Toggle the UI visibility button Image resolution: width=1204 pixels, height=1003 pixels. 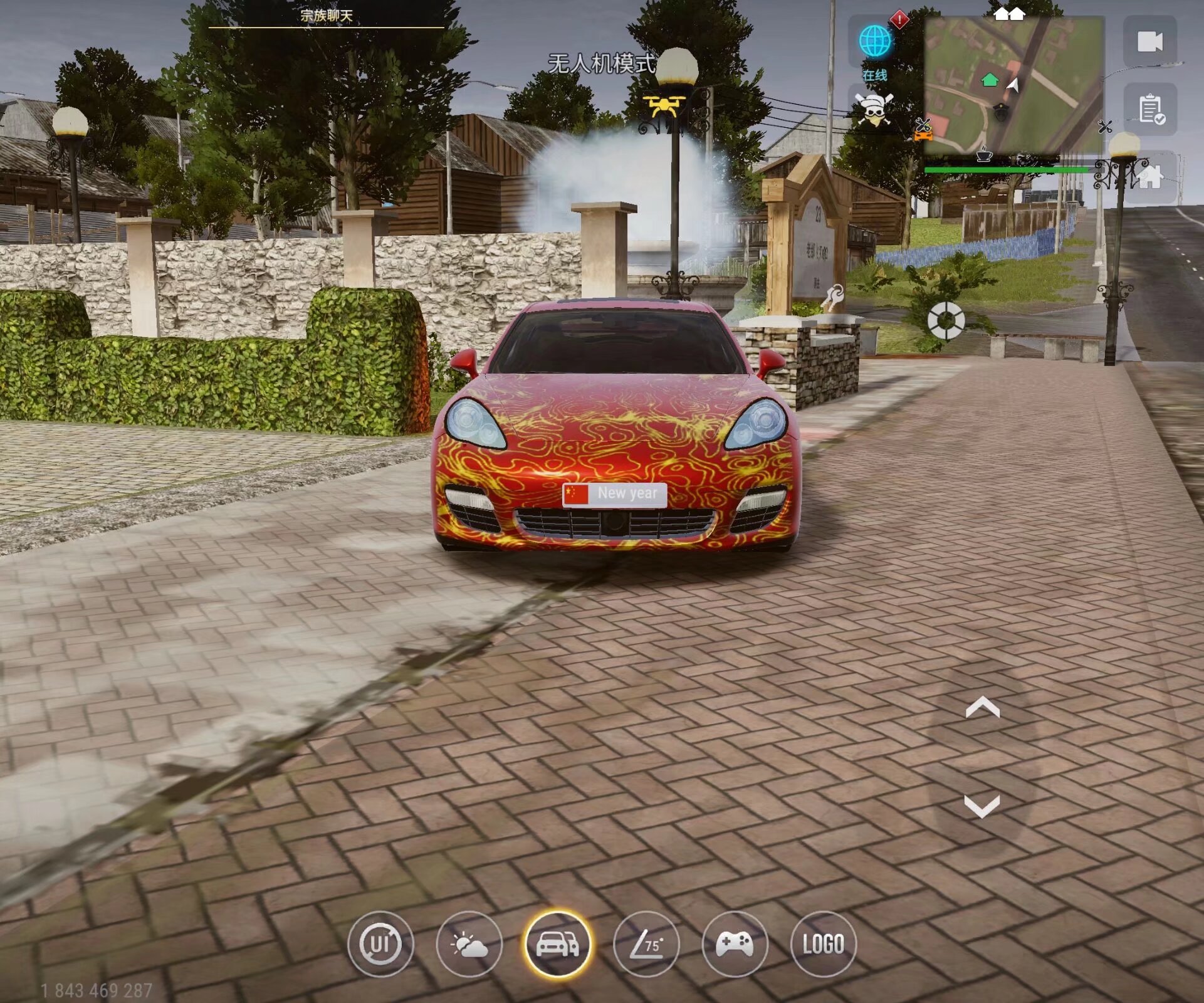380,944
